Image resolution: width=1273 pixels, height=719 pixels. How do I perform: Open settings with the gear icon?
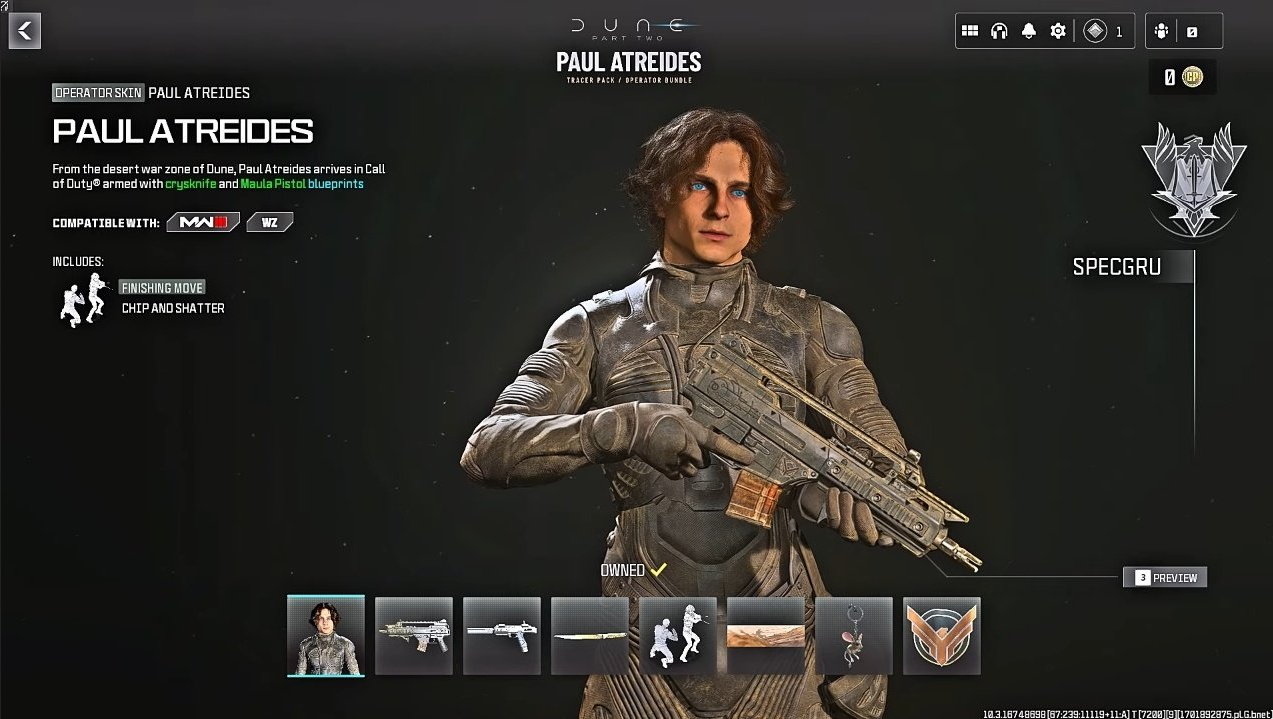[x=1058, y=31]
